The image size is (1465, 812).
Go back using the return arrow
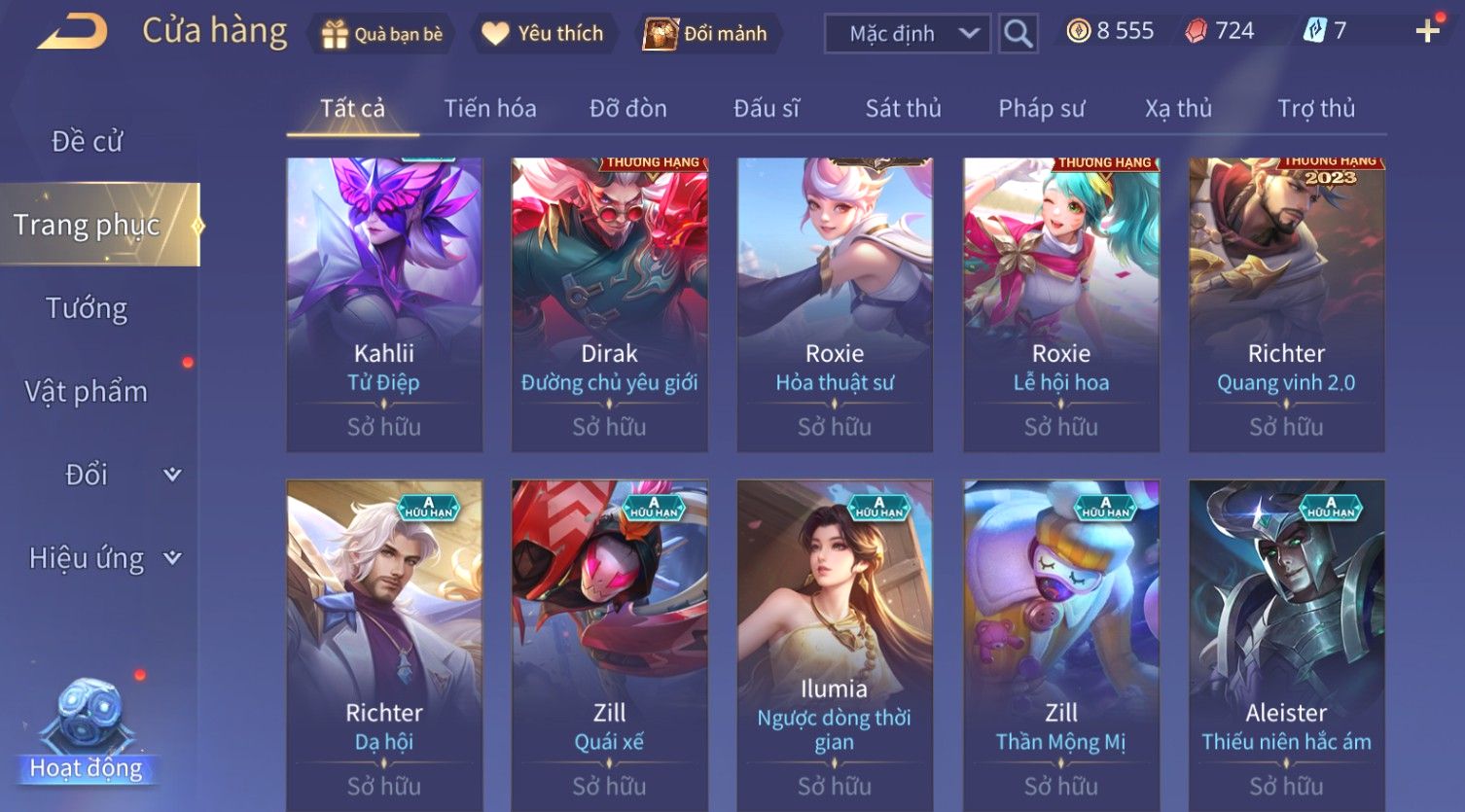[73, 32]
